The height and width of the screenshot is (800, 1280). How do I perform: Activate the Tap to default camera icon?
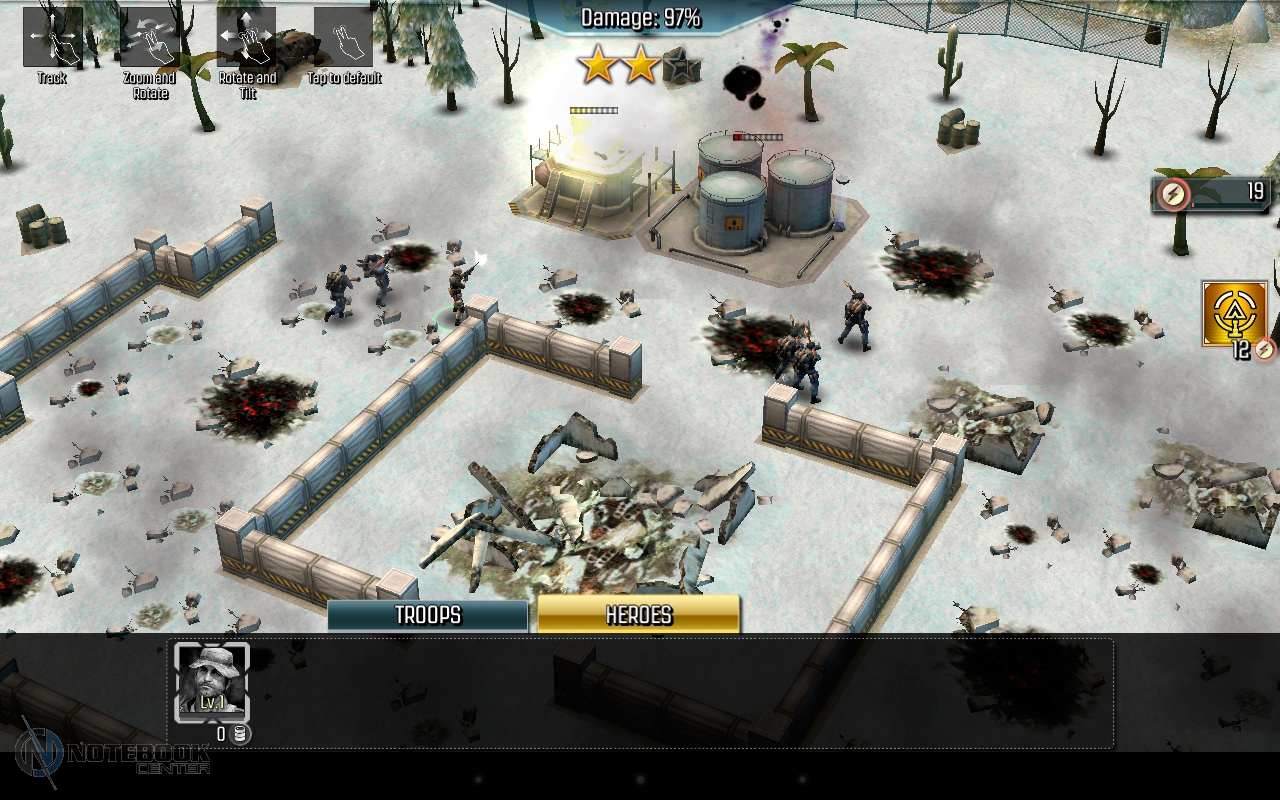(343, 38)
